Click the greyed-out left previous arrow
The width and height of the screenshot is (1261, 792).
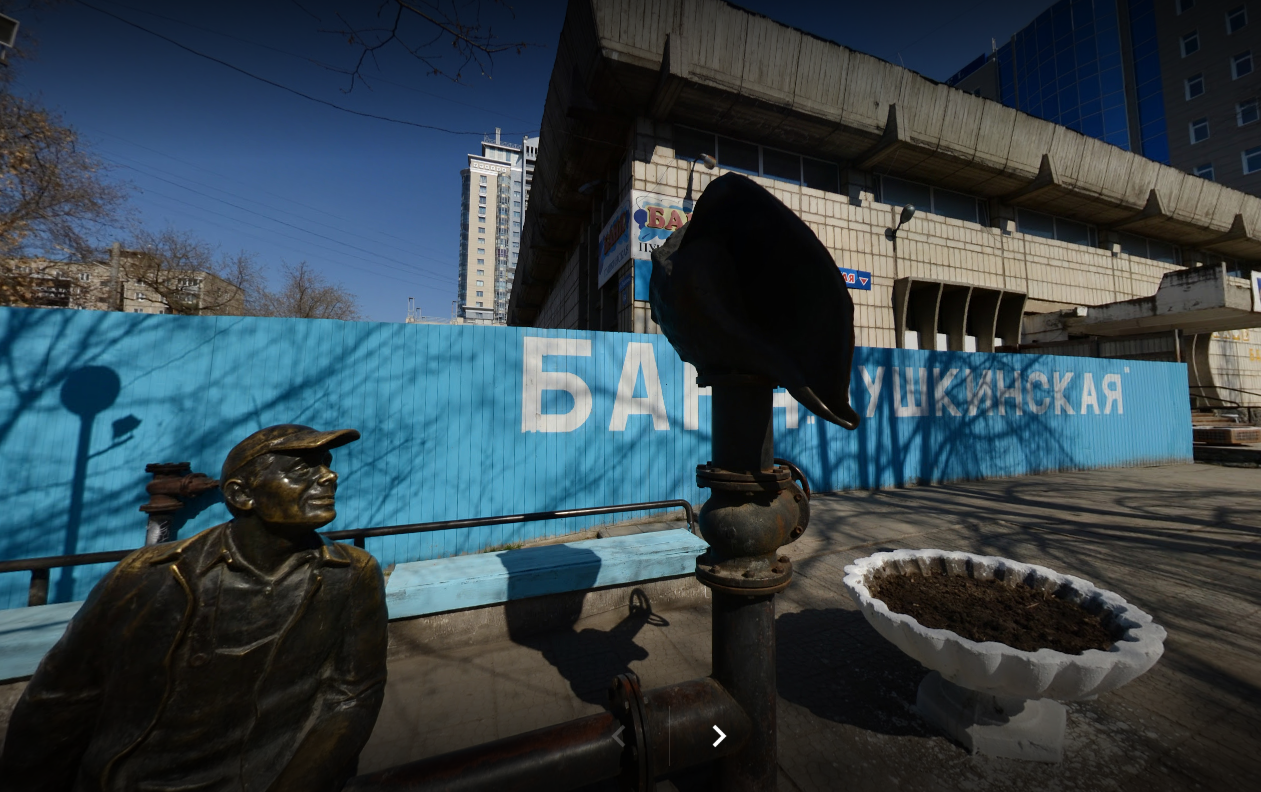pyautogui.click(x=619, y=737)
